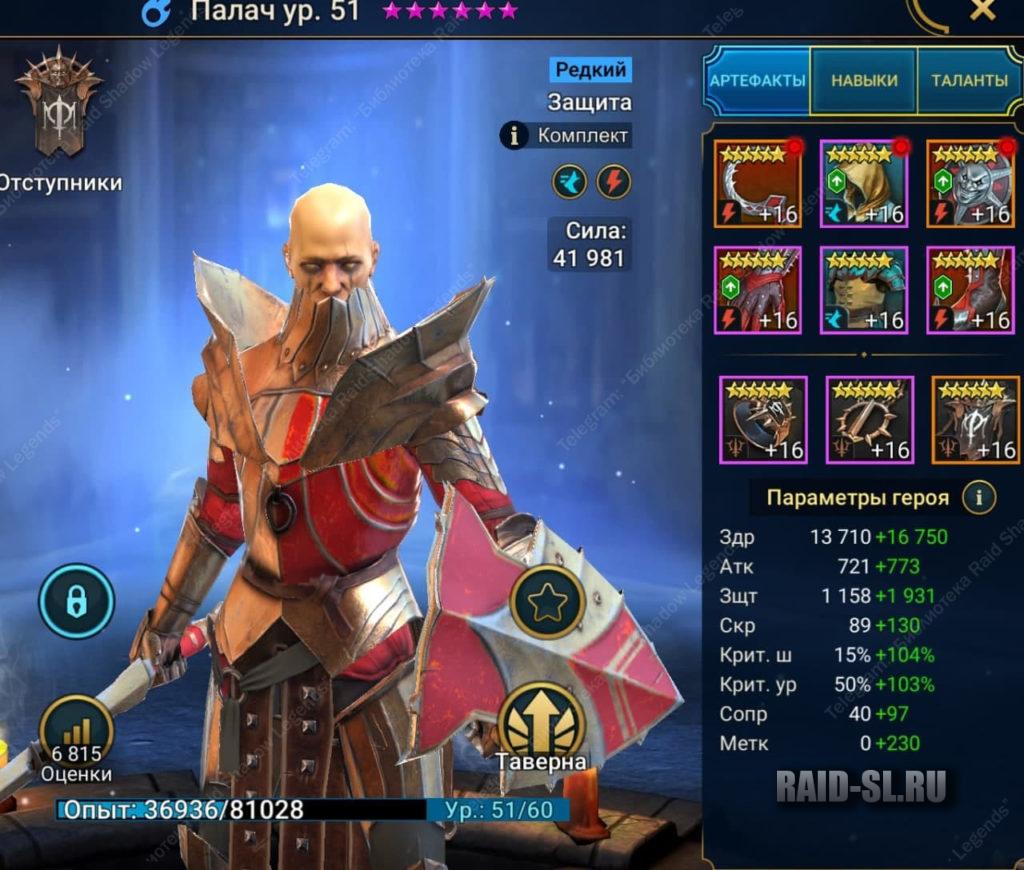Screen dimensions: 1024x870
Task: Show info for Параметры героя
Action: point(978,497)
